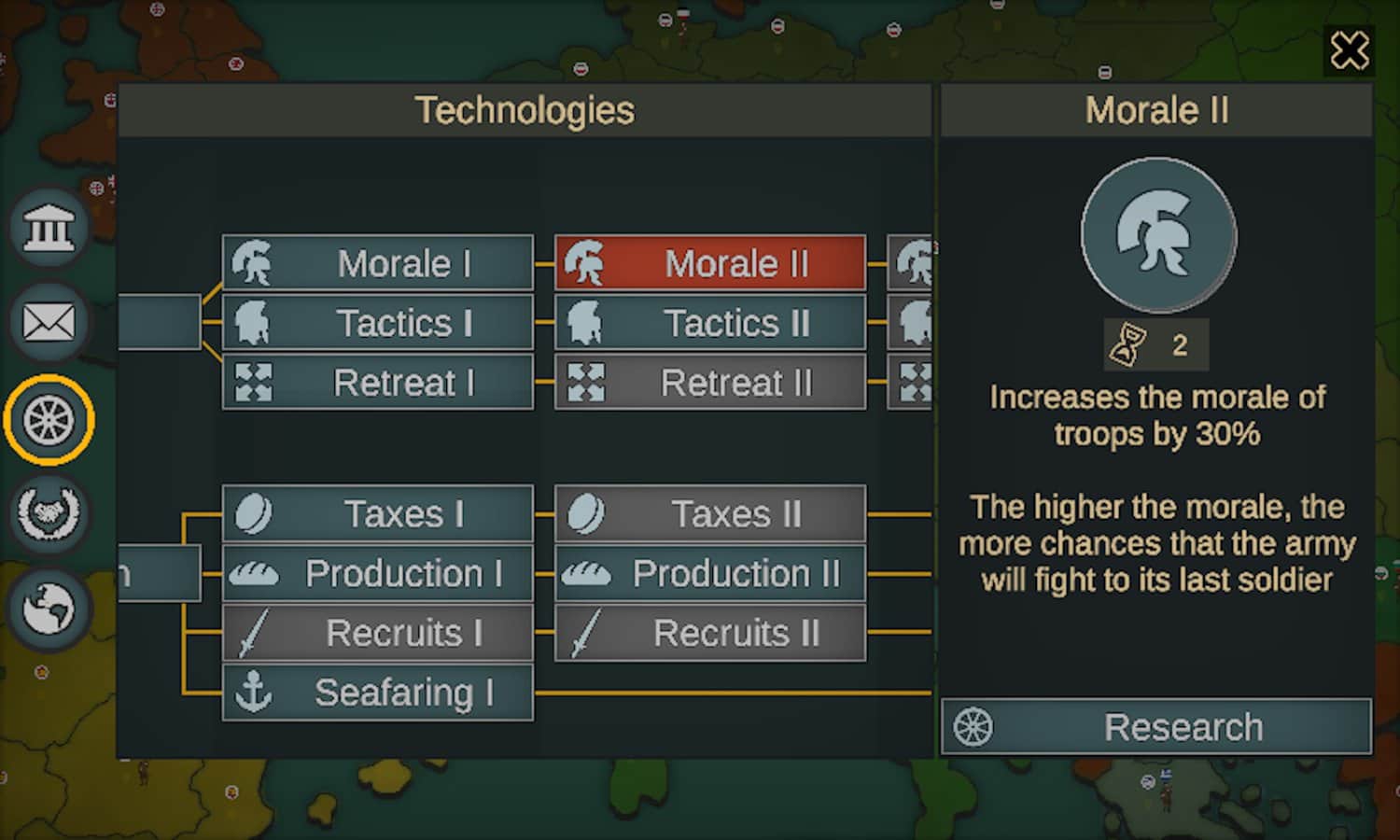Pick the Recruits I technology
The image size is (1400, 840).
378,633
